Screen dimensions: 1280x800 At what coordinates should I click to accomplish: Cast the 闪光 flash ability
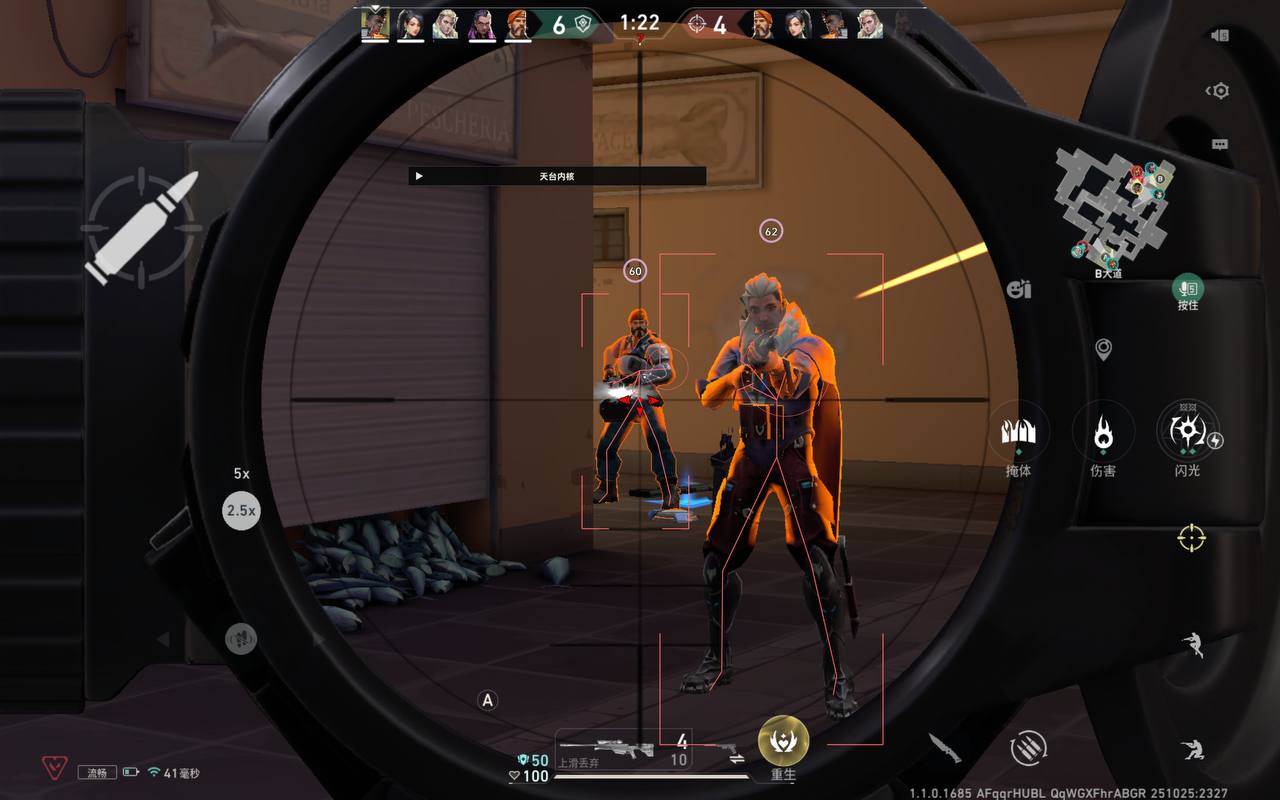(x=1187, y=432)
